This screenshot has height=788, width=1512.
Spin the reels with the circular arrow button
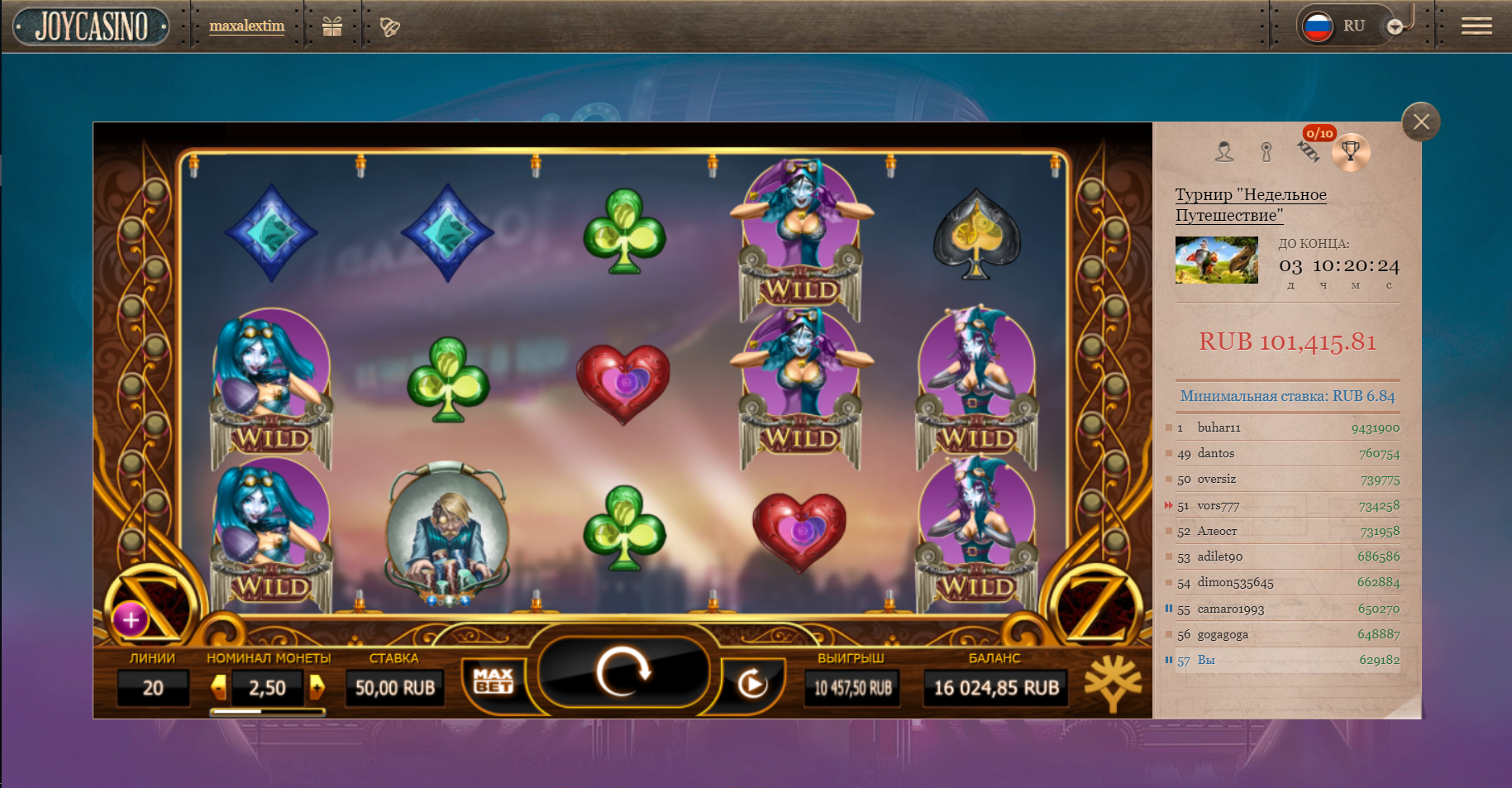pyautogui.click(x=624, y=671)
